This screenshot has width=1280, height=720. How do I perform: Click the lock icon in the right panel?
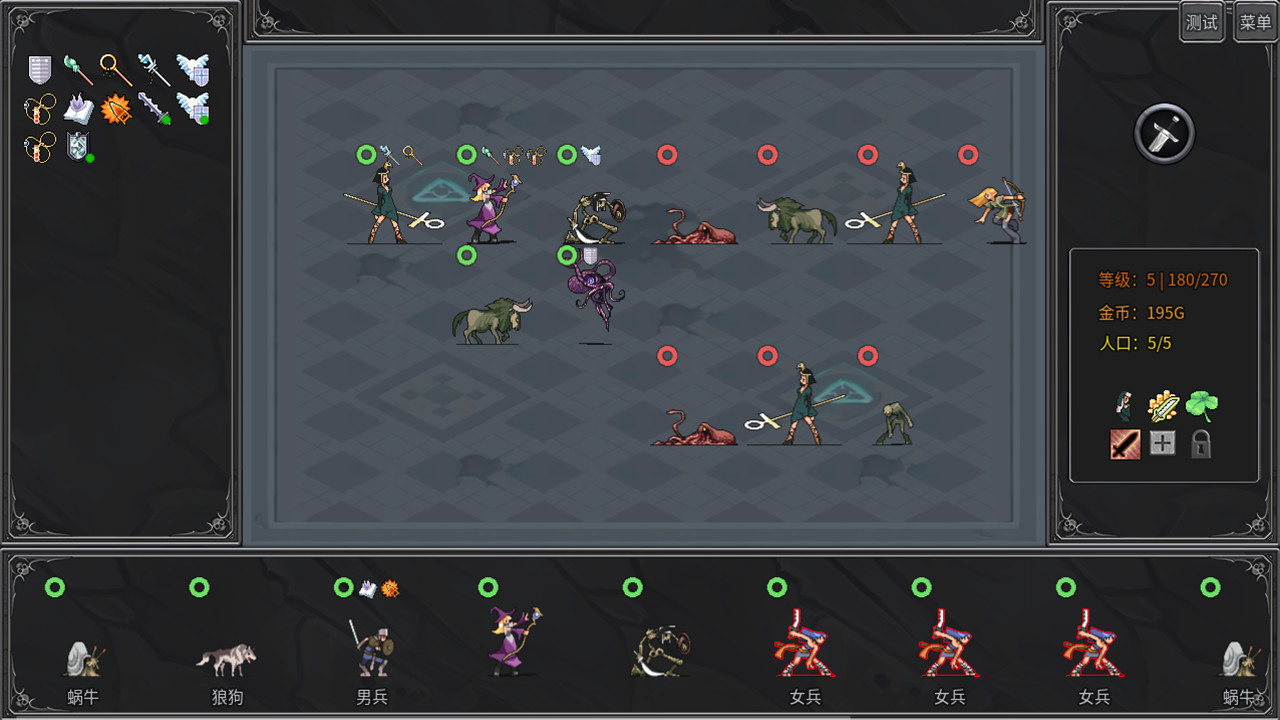[x=1200, y=444]
